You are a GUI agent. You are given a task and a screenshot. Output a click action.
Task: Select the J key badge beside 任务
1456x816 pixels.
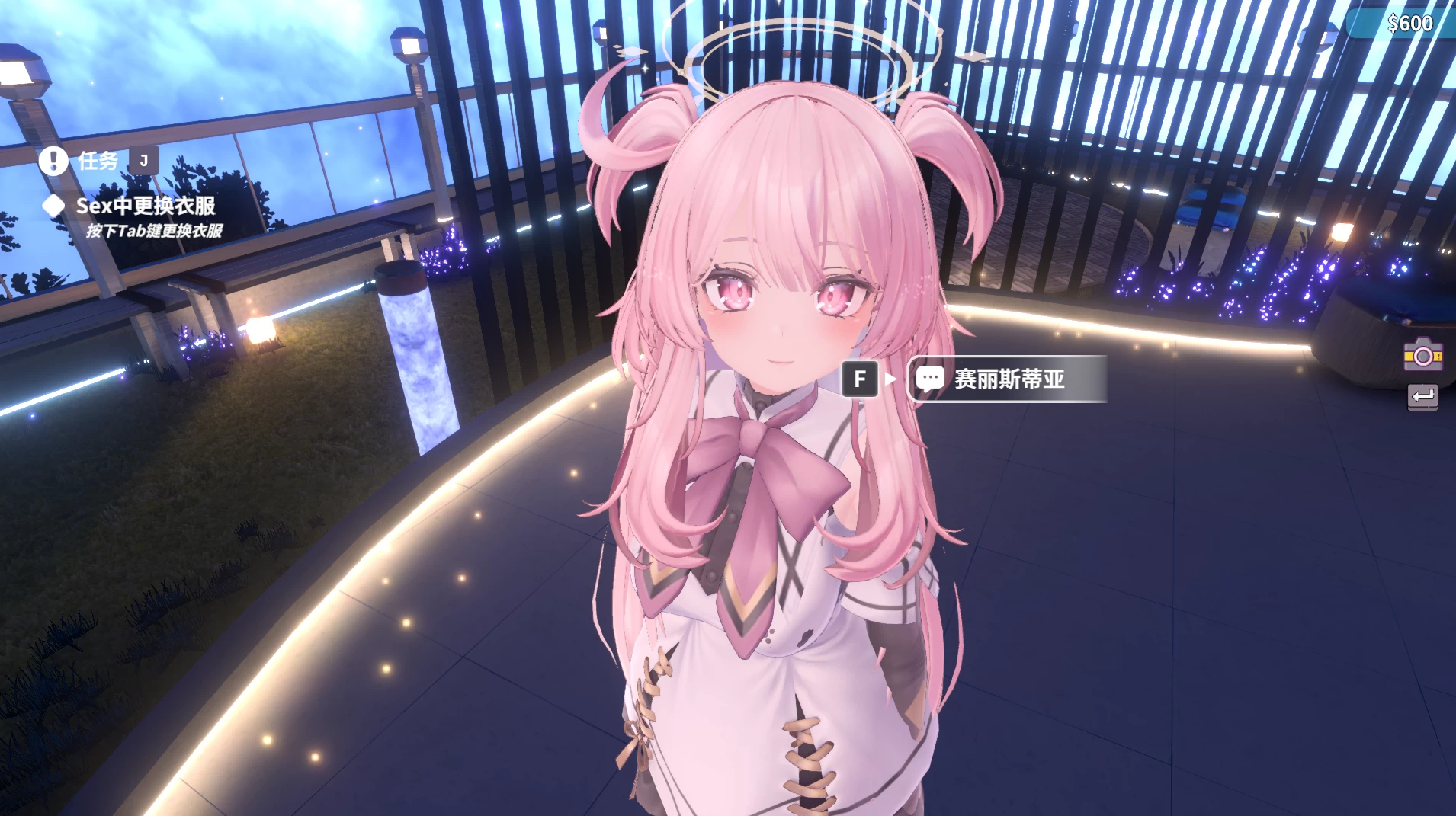144,161
